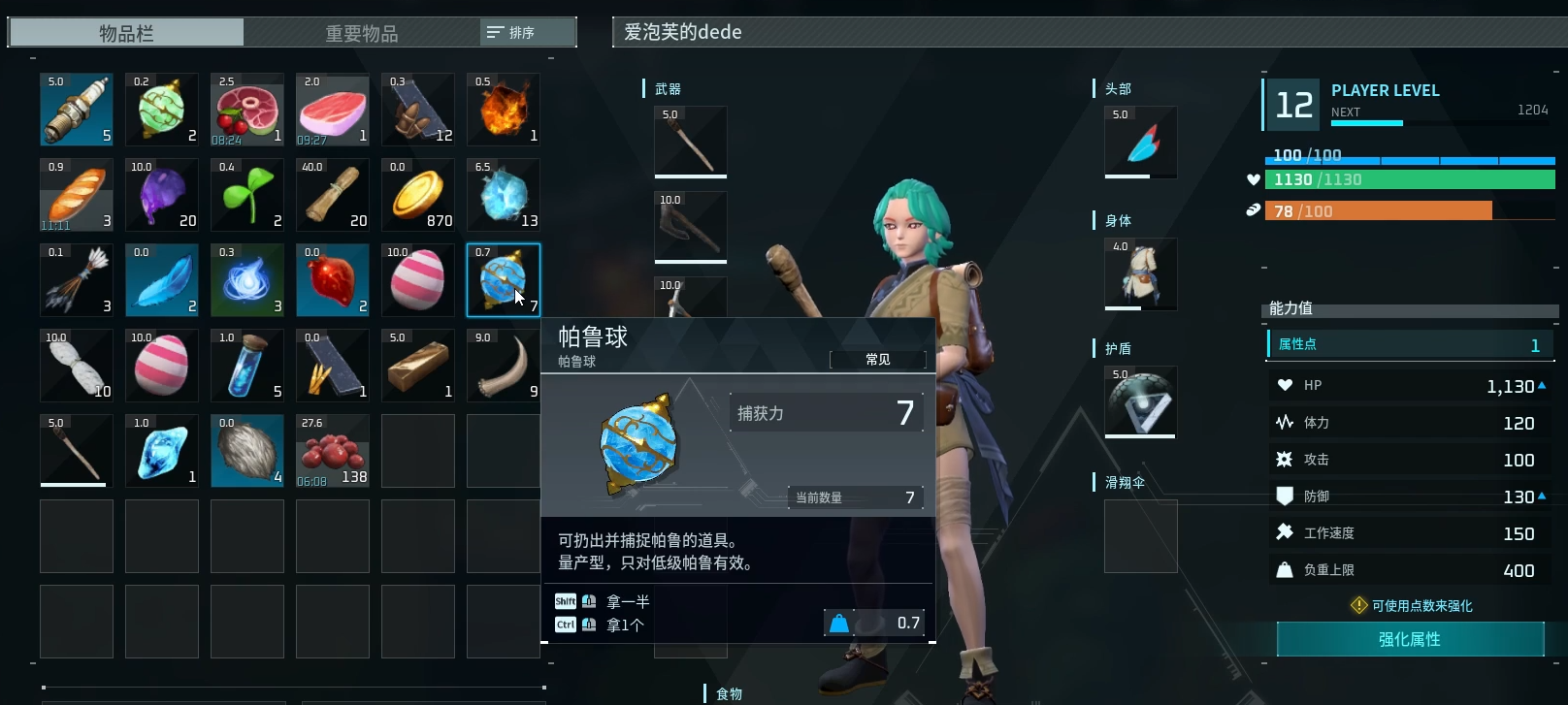Select the spear in the weapon slot
This screenshot has width=1568, height=705.
click(x=690, y=142)
